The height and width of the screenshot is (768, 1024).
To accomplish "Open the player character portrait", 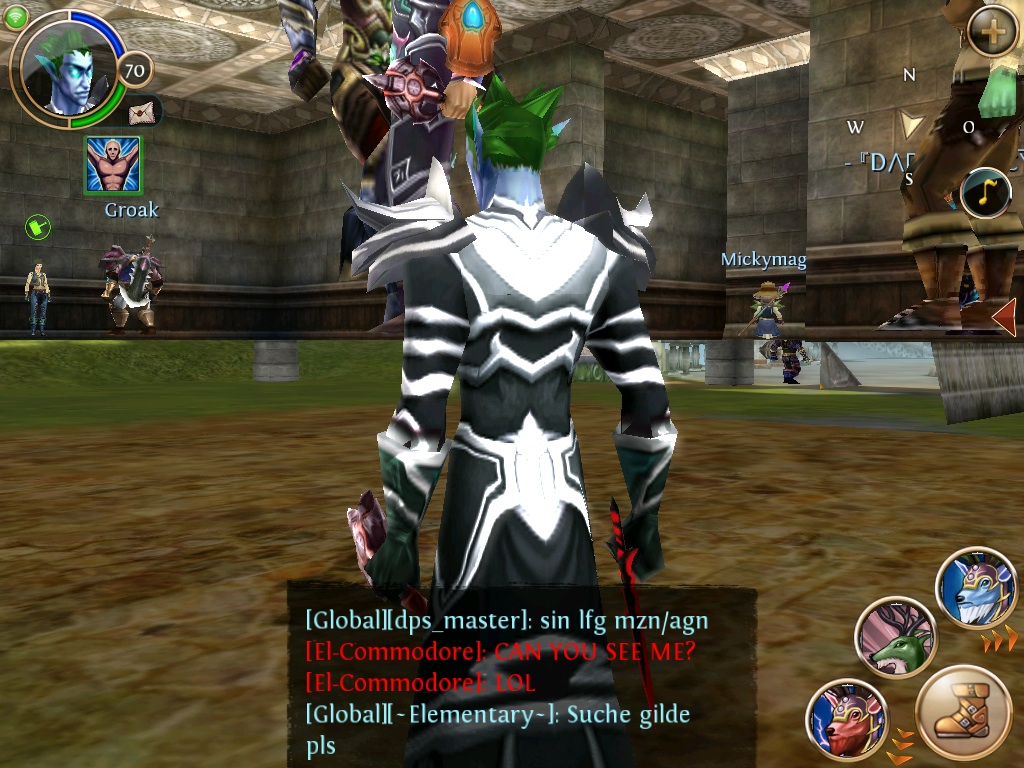I will click(x=66, y=68).
